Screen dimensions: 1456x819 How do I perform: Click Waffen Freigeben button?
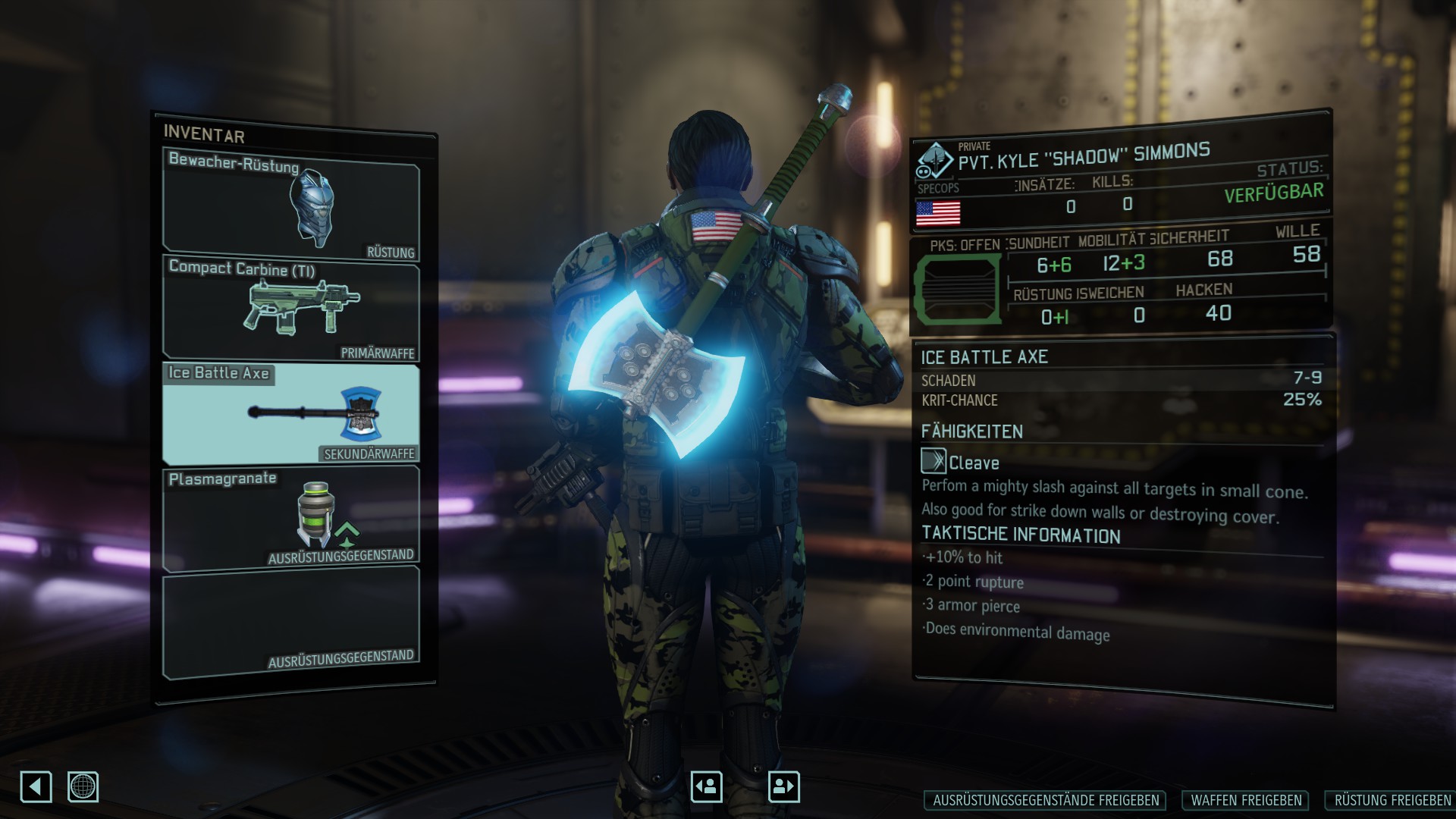point(1246,800)
